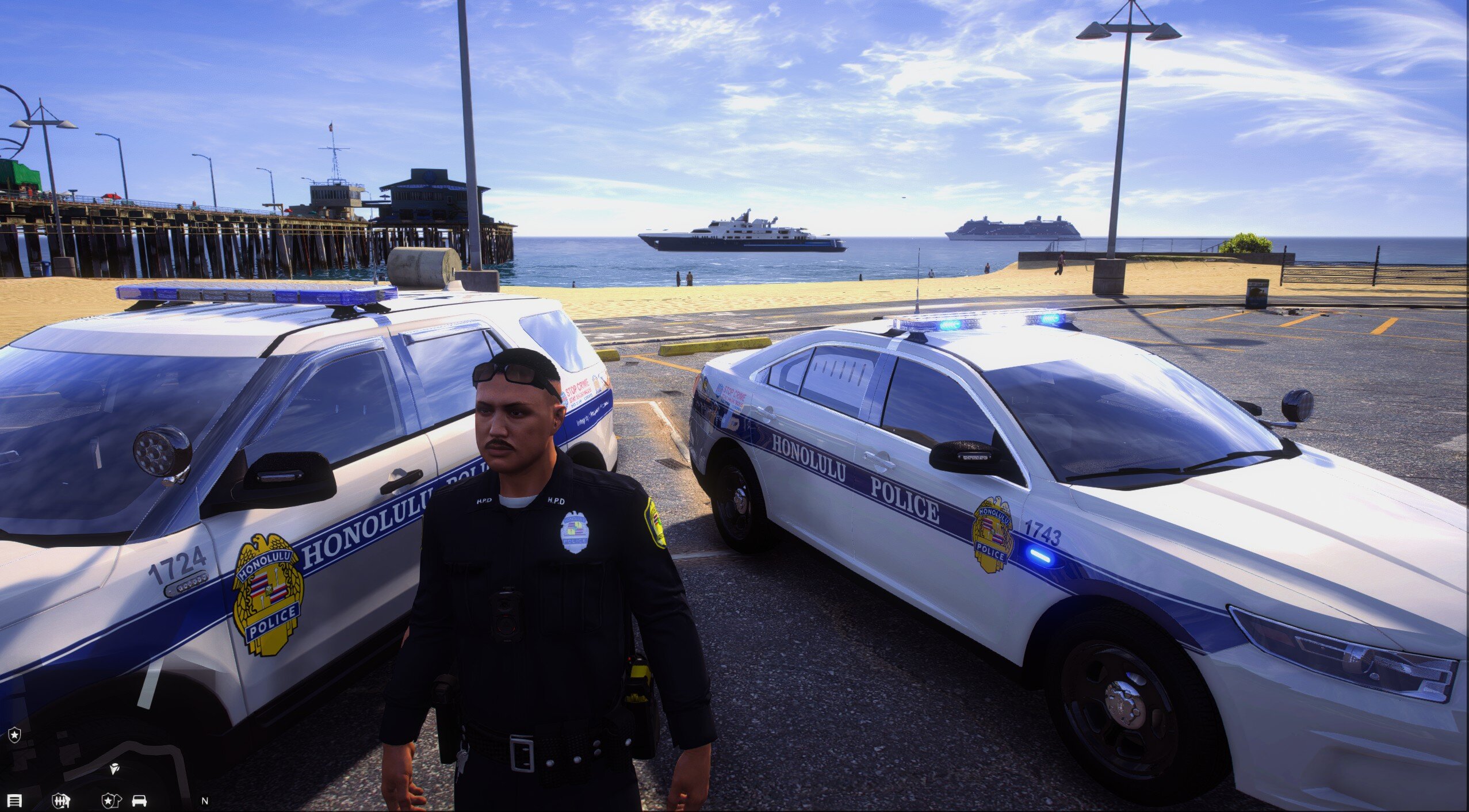Click the gear shifter shield blip
The image size is (1469, 812).
[60, 800]
